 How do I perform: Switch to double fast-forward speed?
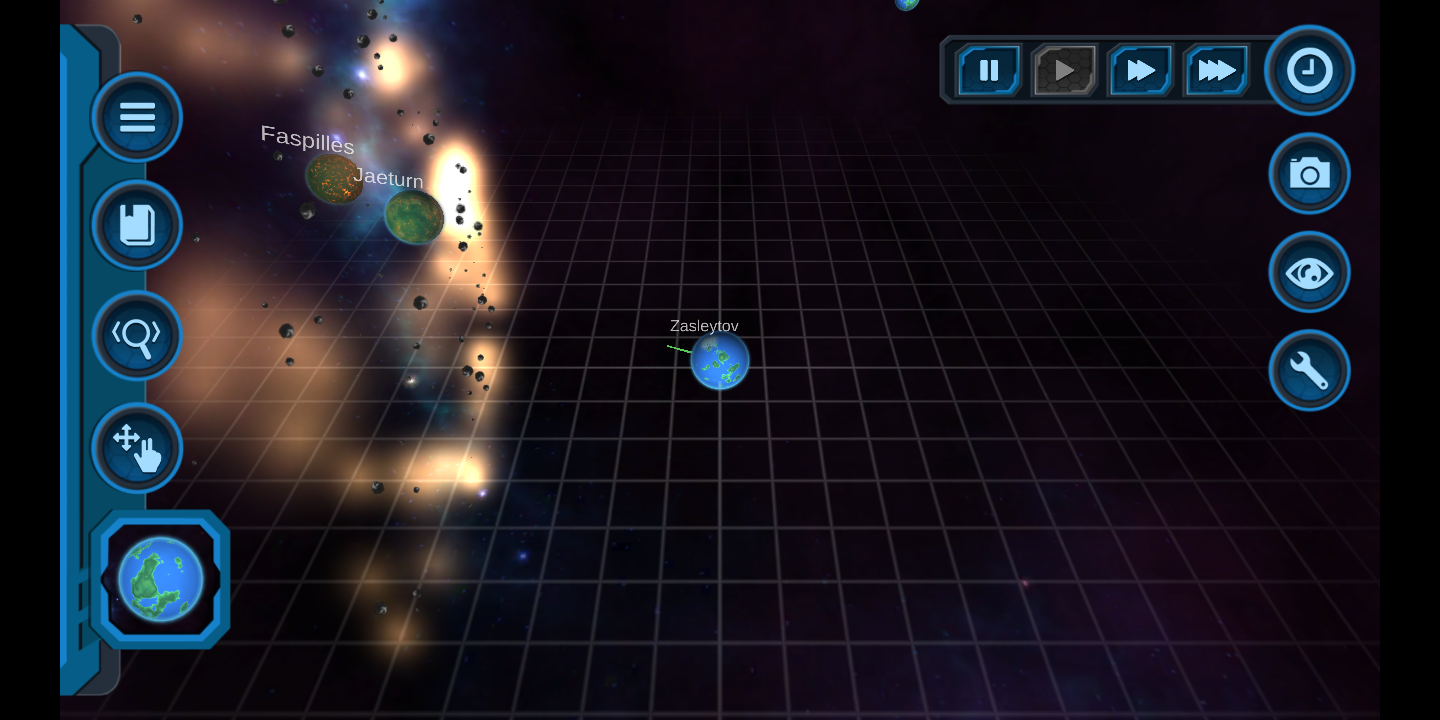click(x=1141, y=70)
